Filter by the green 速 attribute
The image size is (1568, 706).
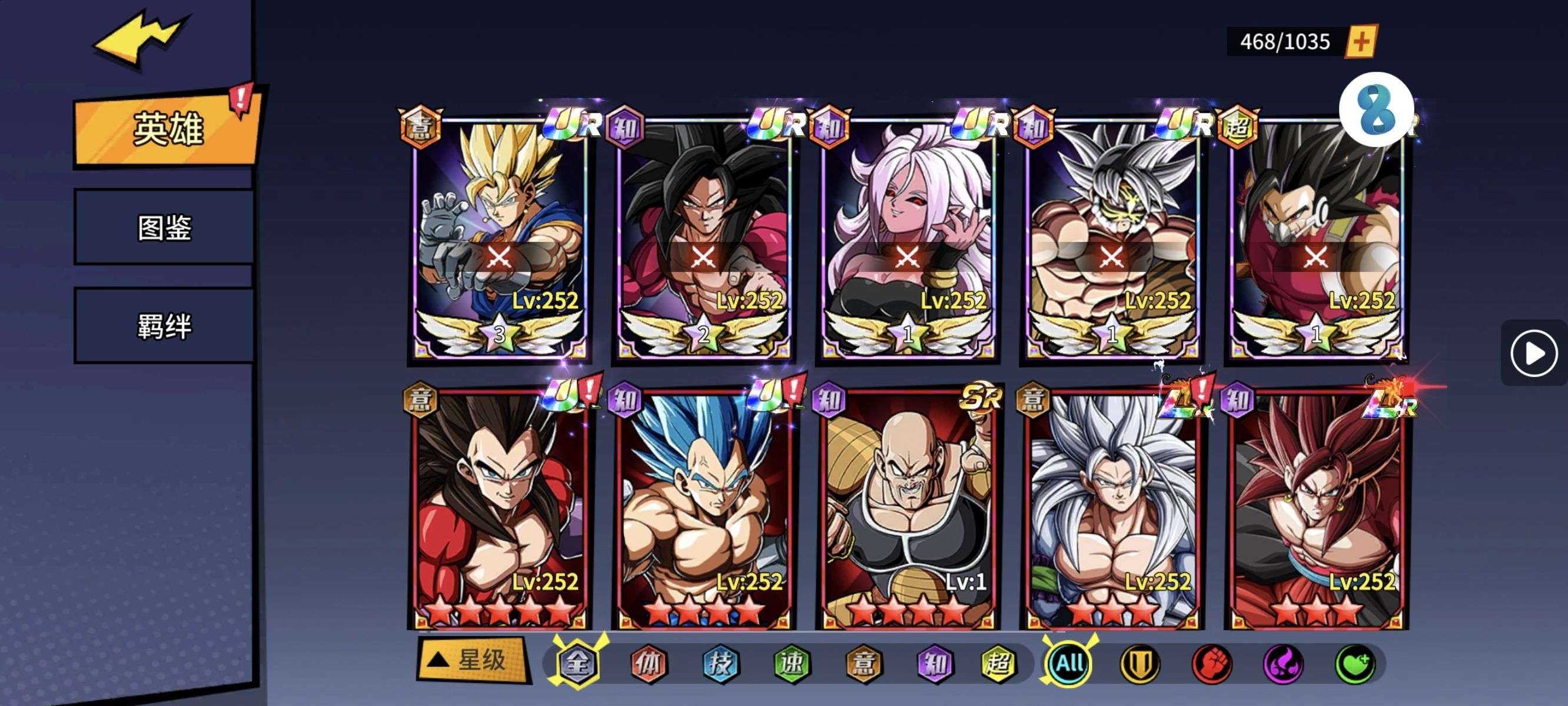point(792,664)
